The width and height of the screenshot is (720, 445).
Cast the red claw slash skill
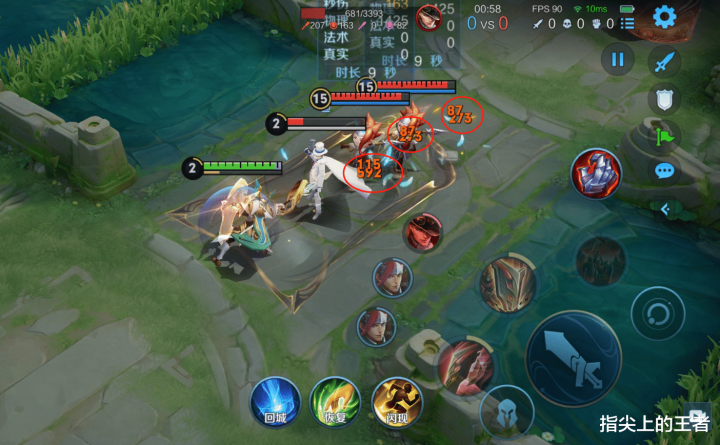[465, 364]
